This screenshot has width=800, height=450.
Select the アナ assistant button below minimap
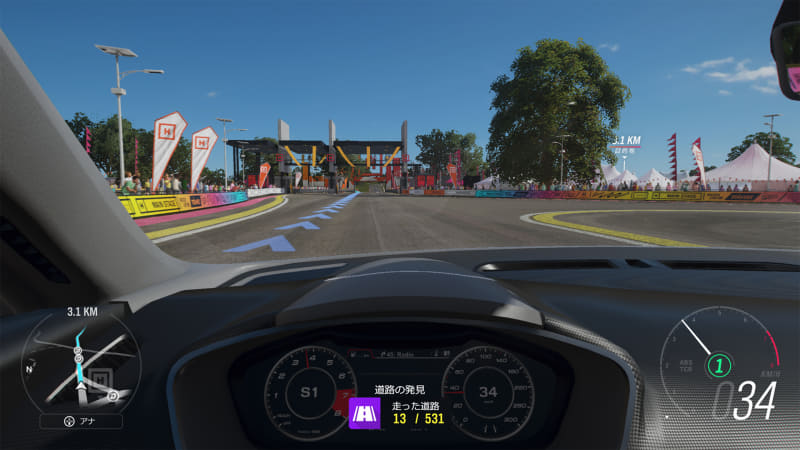81,421
